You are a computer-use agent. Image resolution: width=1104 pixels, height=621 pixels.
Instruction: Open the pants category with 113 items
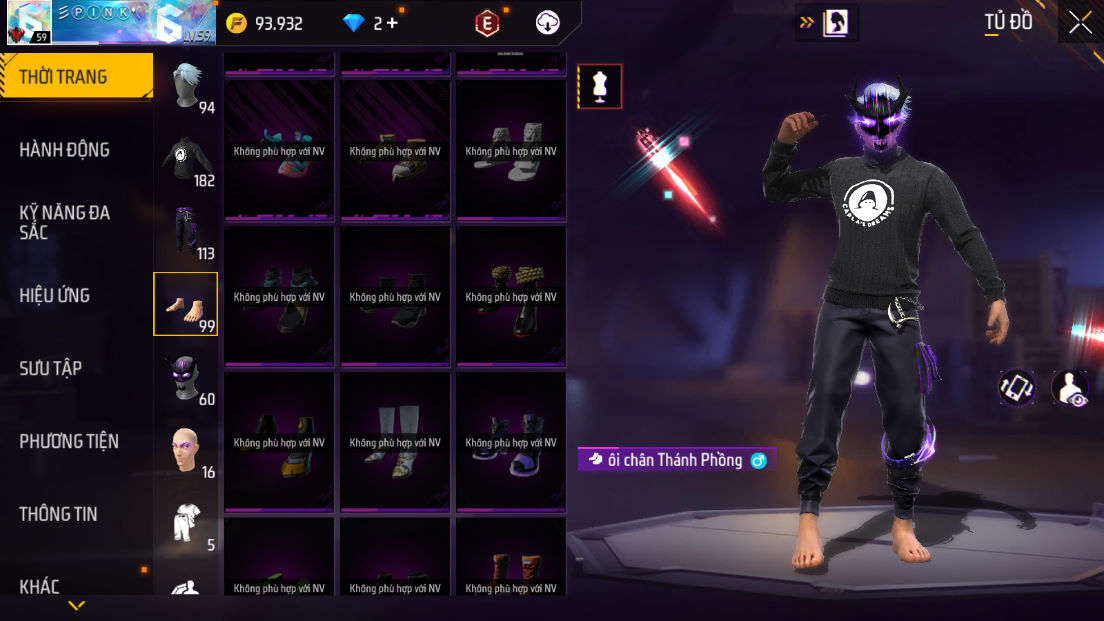tap(186, 232)
